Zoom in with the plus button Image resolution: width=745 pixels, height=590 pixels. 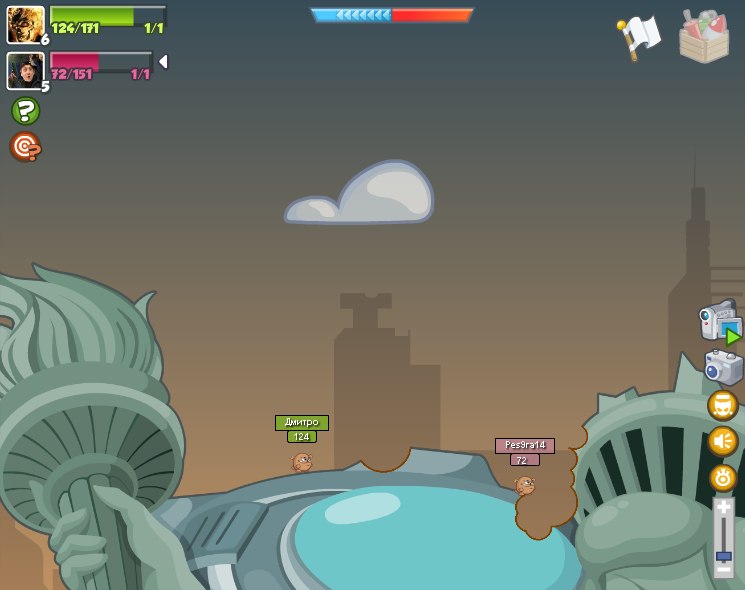click(723, 507)
